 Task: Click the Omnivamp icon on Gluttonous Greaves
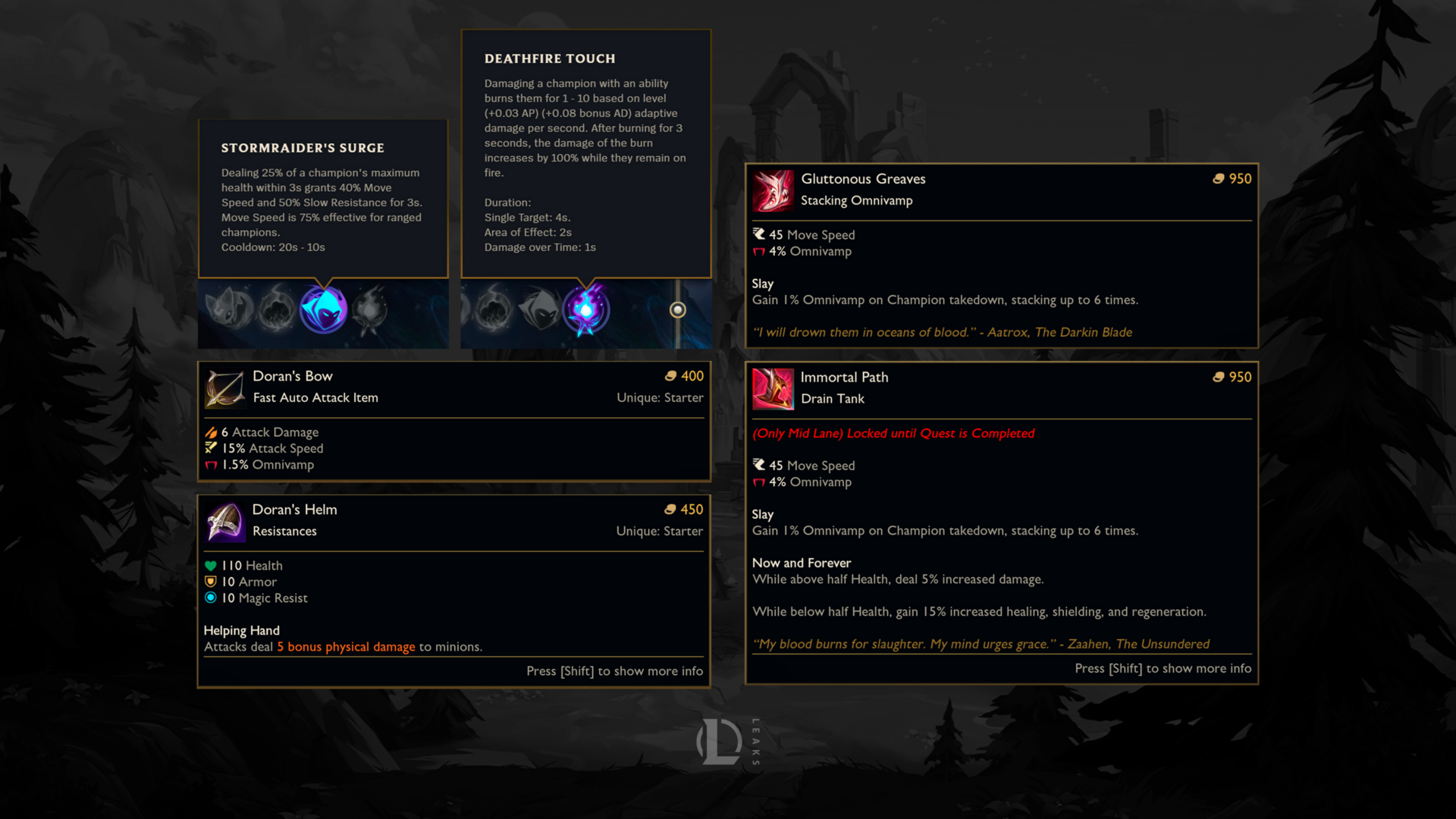(758, 251)
